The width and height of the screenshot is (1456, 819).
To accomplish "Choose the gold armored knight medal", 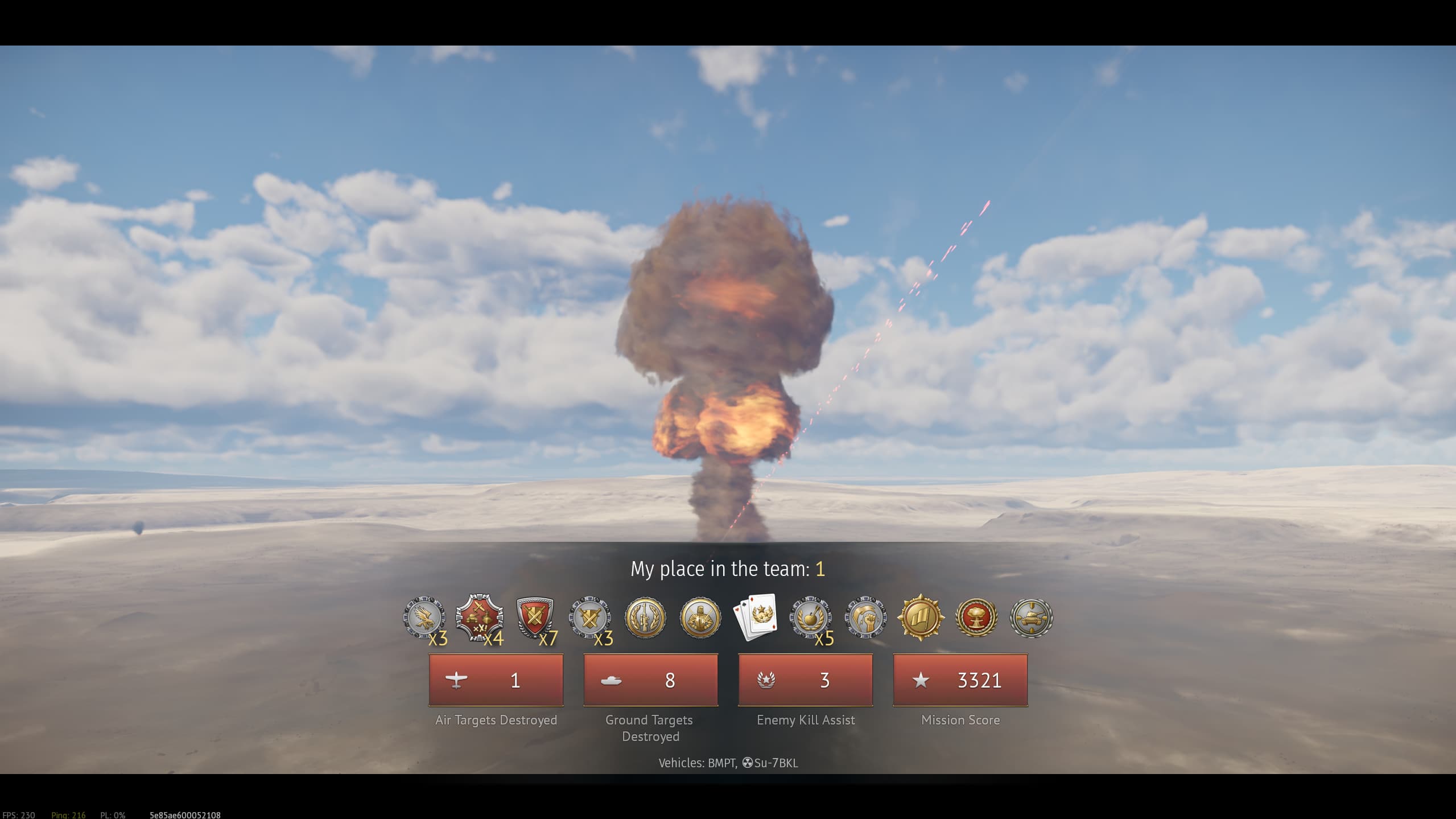I will click(700, 618).
